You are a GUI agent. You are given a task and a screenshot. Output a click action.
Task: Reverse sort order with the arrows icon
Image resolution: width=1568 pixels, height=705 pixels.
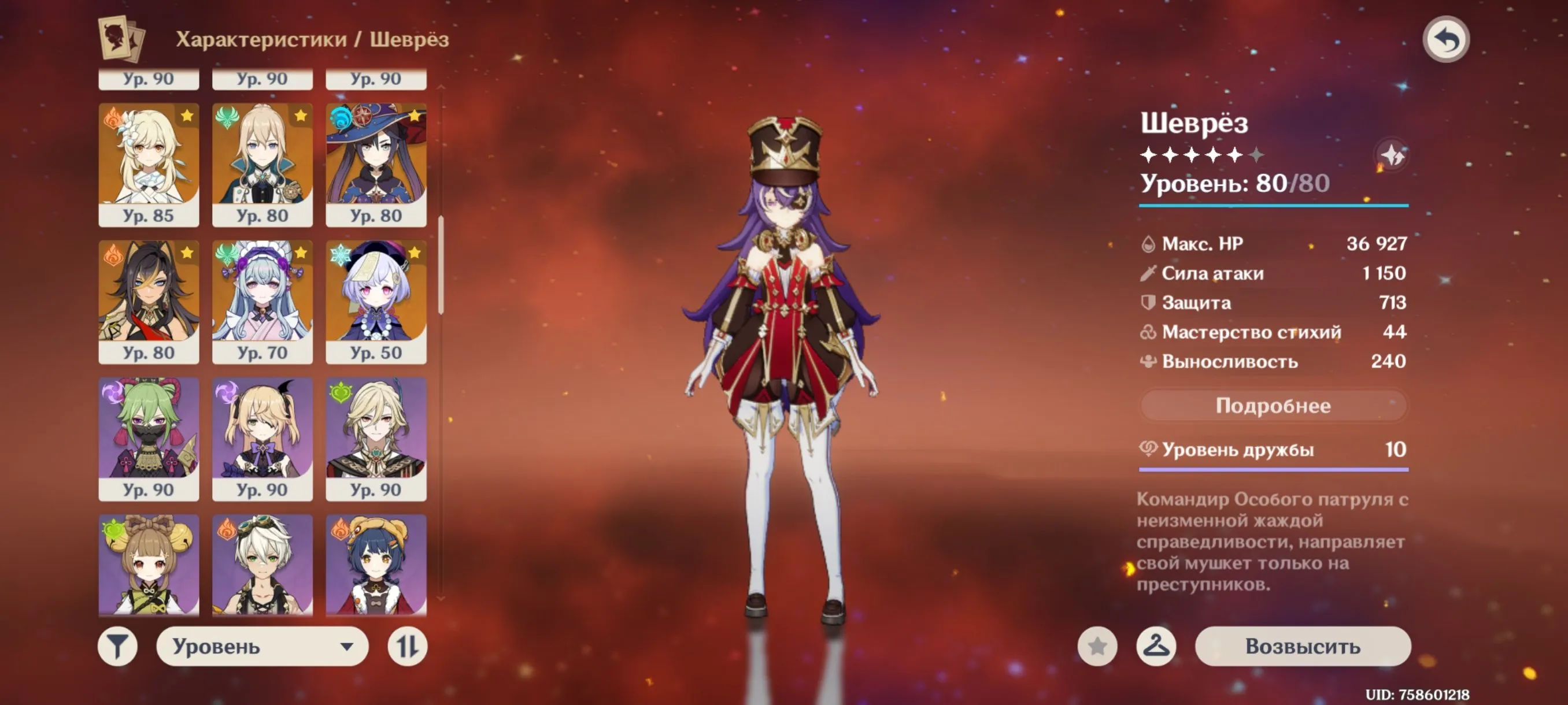(x=409, y=647)
